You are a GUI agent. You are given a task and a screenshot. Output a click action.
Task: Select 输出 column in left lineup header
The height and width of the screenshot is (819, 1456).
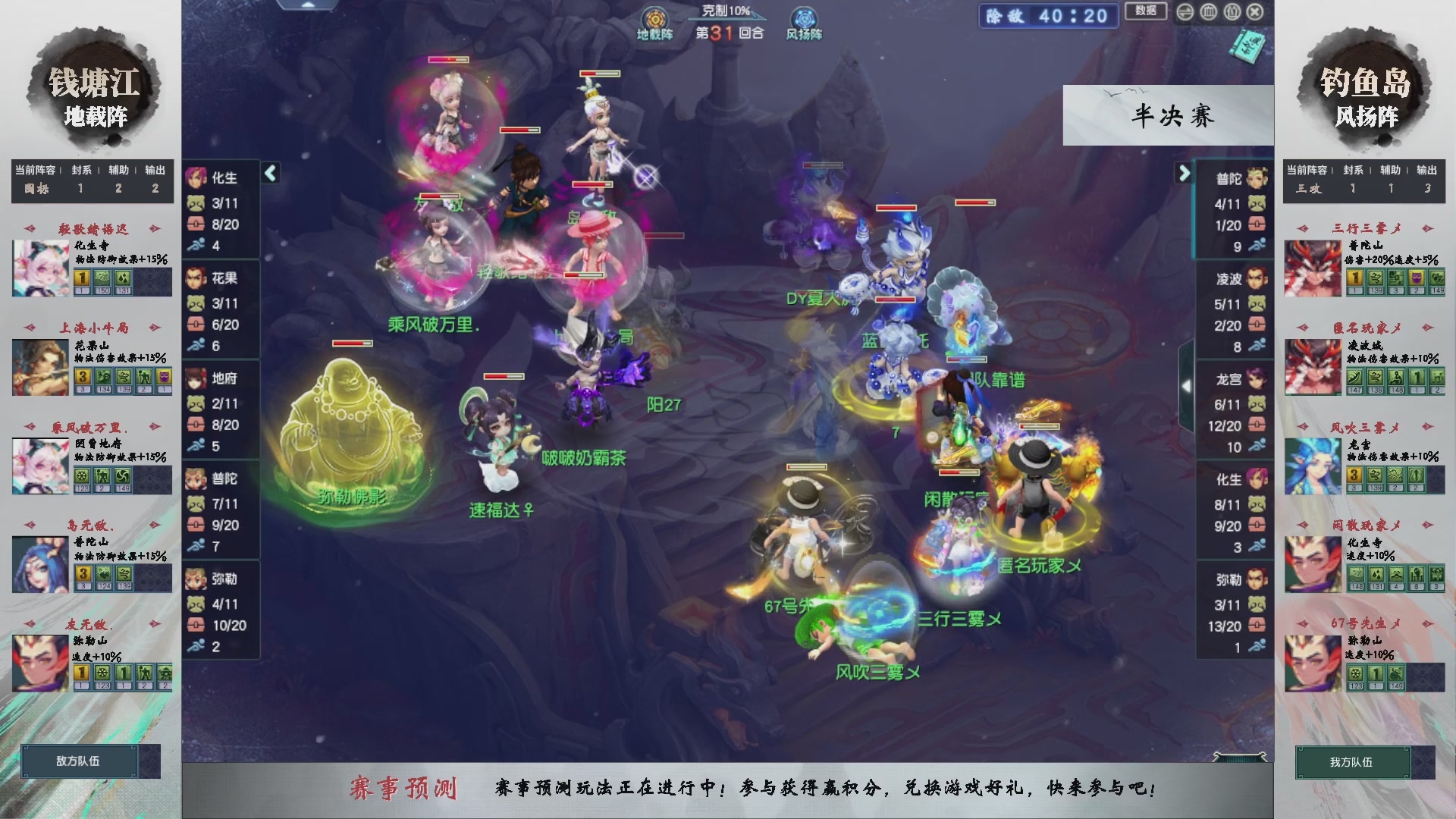[155, 171]
